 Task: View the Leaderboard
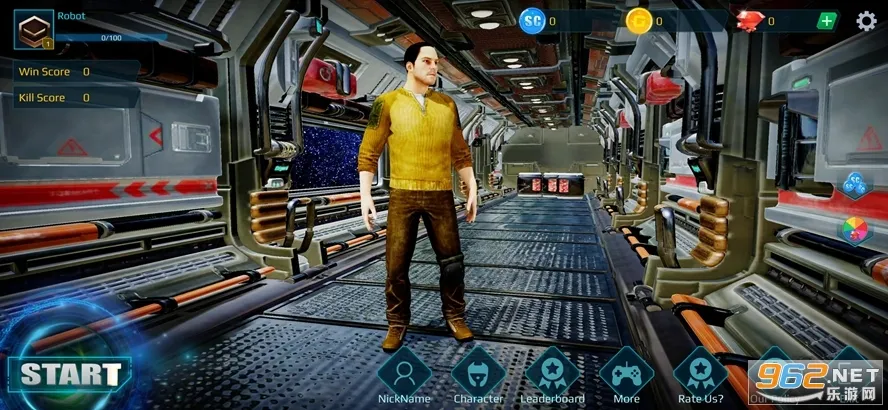point(552,374)
